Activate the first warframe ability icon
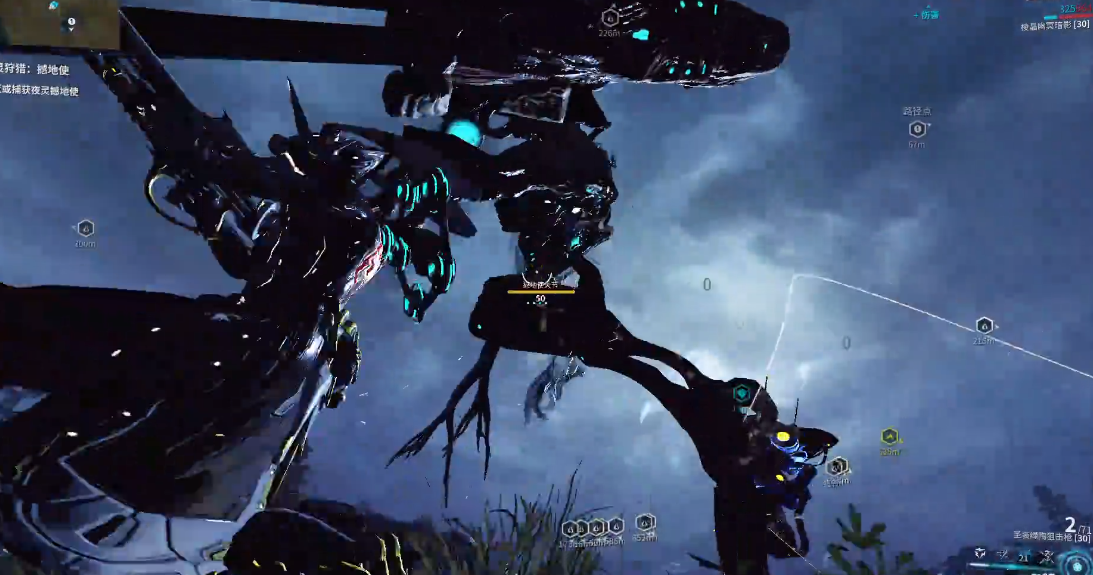1093x575 pixels. [x=980, y=553]
